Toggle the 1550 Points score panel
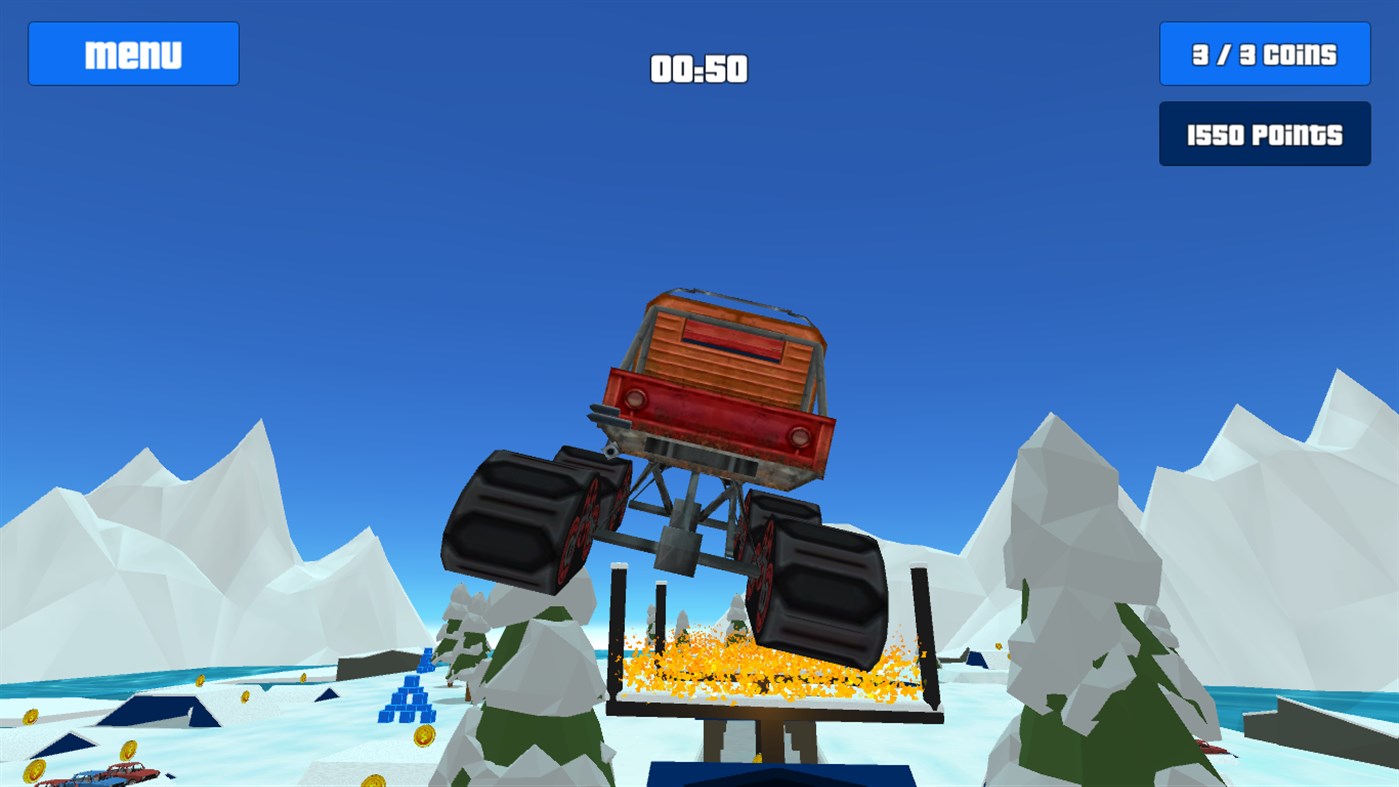Screen dimensions: 1399x787 1264,133
